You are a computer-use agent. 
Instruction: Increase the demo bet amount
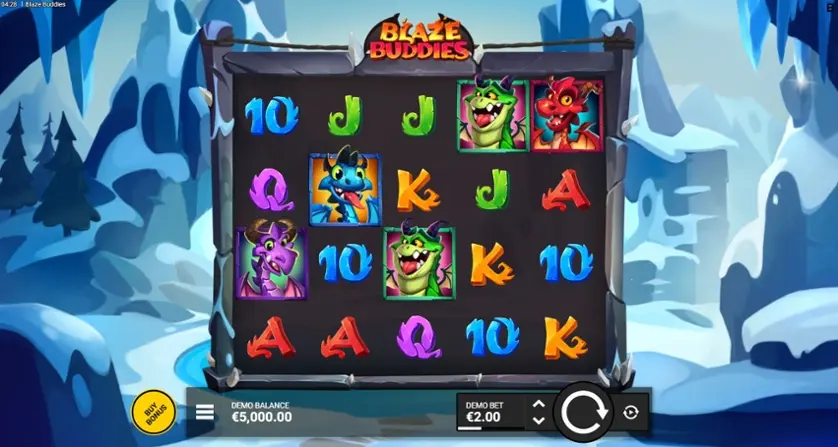(x=538, y=404)
